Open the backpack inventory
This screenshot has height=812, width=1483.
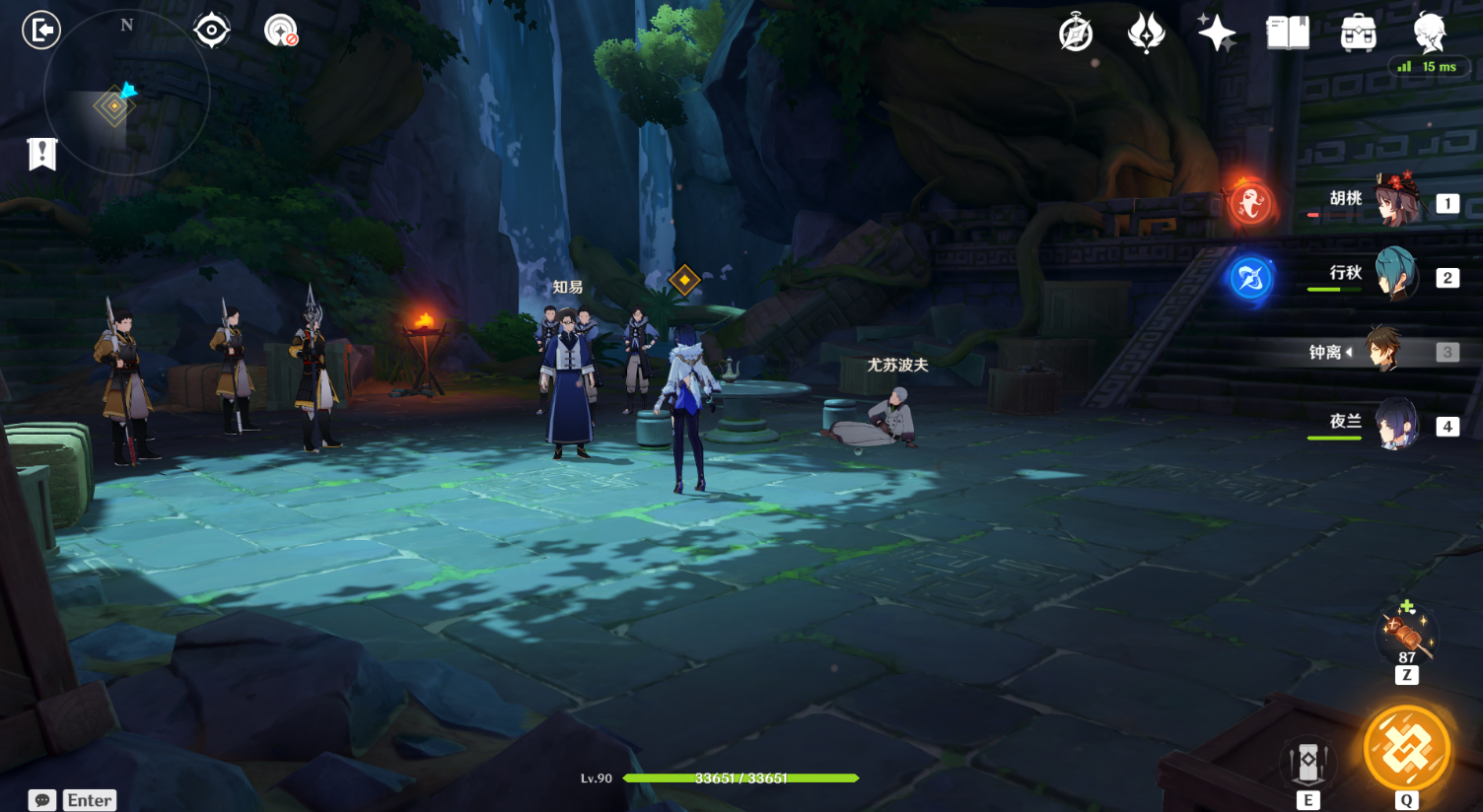1359,34
